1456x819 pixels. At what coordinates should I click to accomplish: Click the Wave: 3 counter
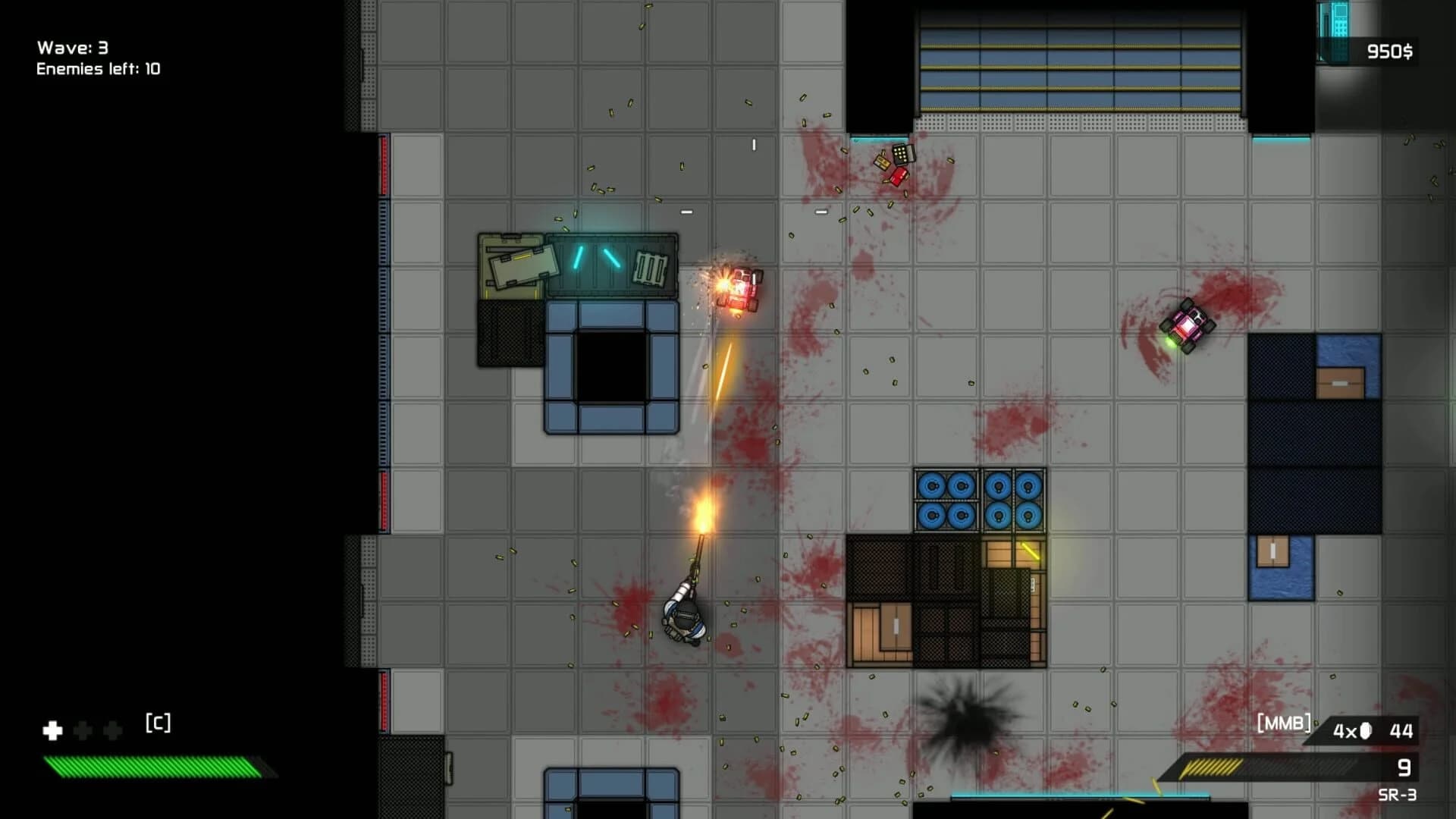[x=72, y=45]
